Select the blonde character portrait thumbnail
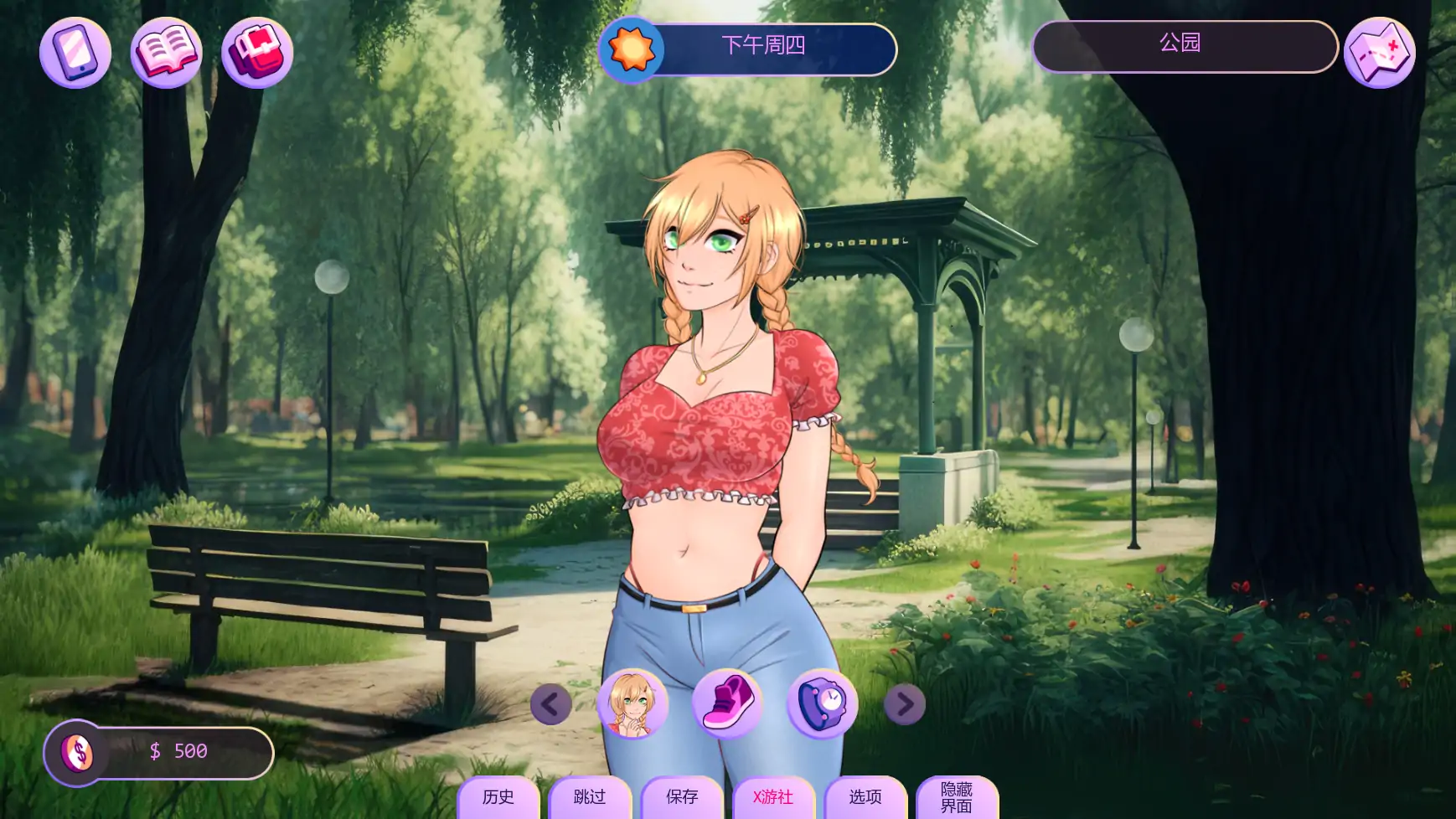Image resolution: width=1456 pixels, height=819 pixels. (633, 703)
